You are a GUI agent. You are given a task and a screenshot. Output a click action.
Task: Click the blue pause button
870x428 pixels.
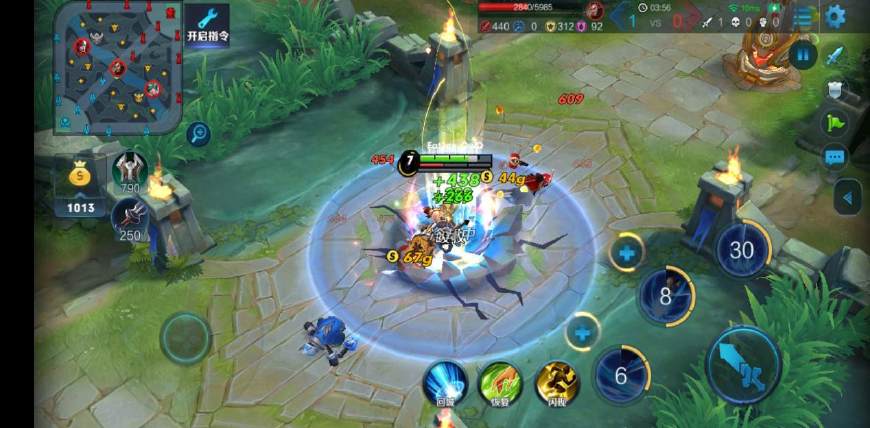pyautogui.click(x=802, y=54)
